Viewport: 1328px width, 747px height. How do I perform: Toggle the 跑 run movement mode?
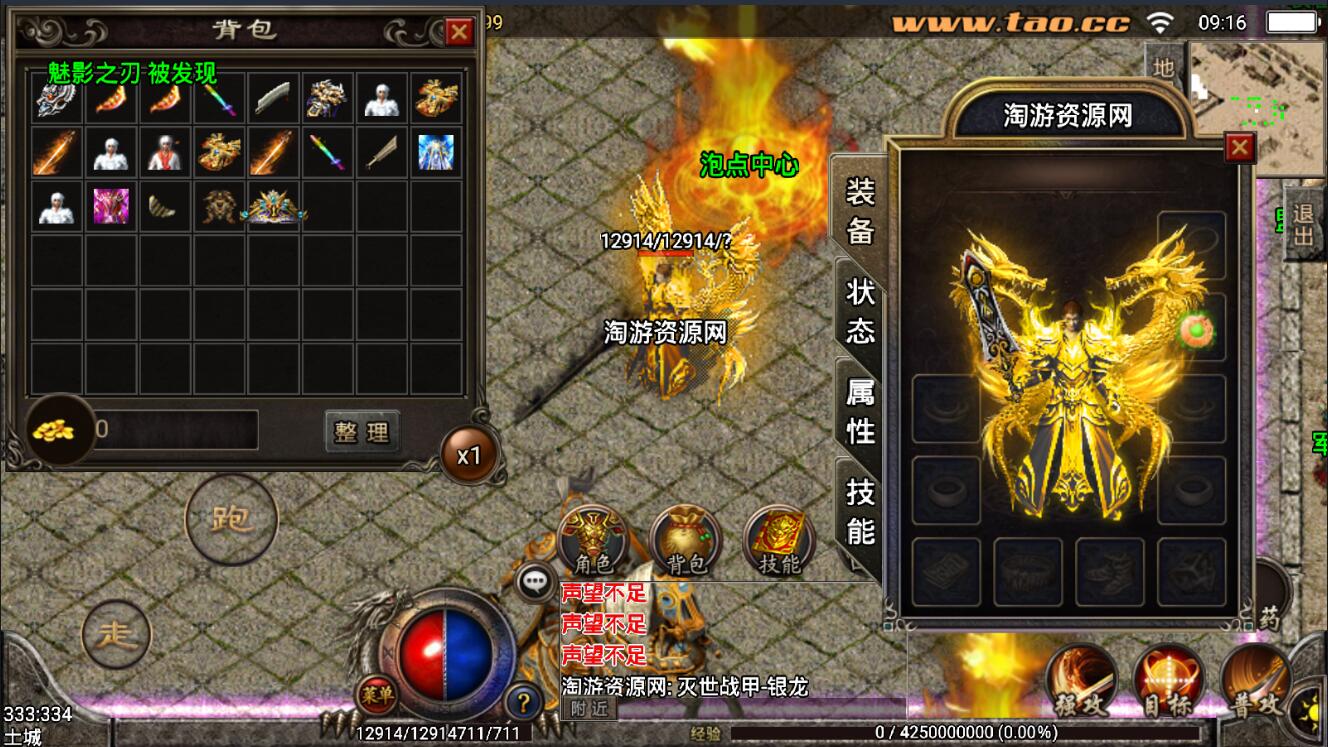click(230, 521)
